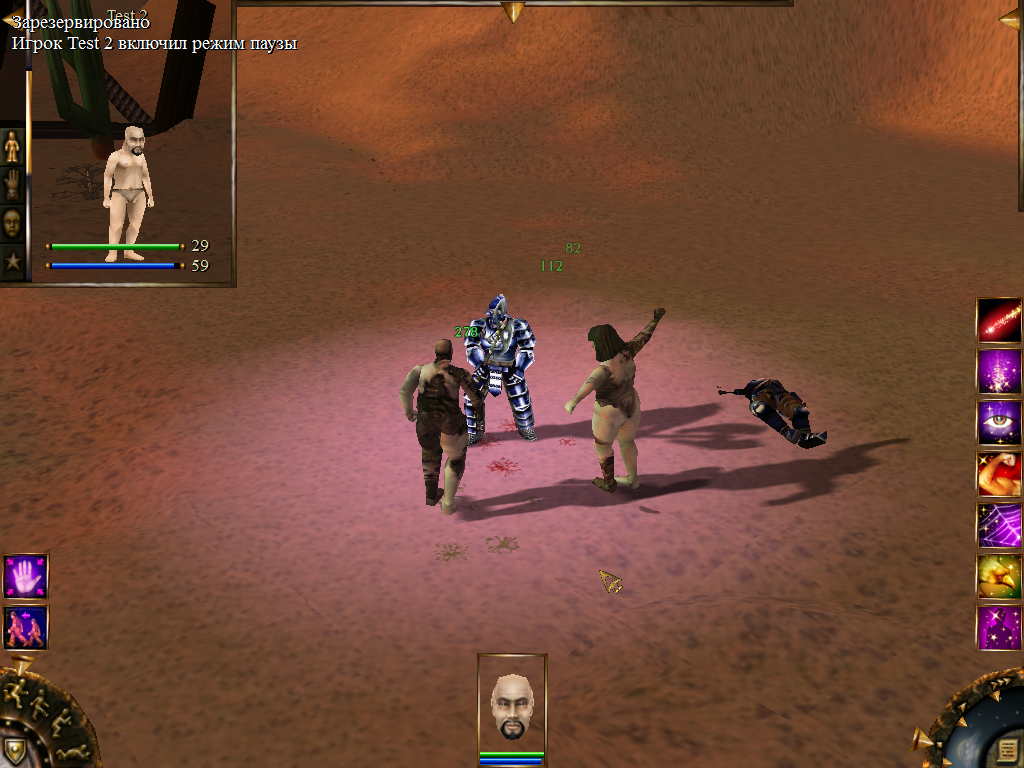Select the glowing eye spell icon

pos(999,422)
